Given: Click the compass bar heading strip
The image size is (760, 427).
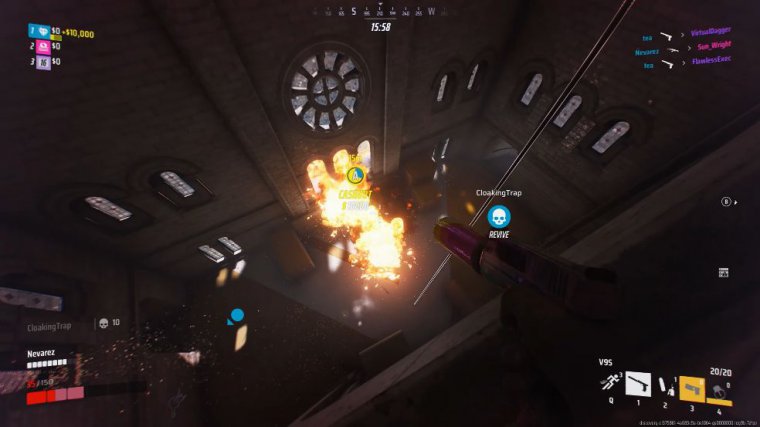Looking at the screenshot, I should click(379, 13).
